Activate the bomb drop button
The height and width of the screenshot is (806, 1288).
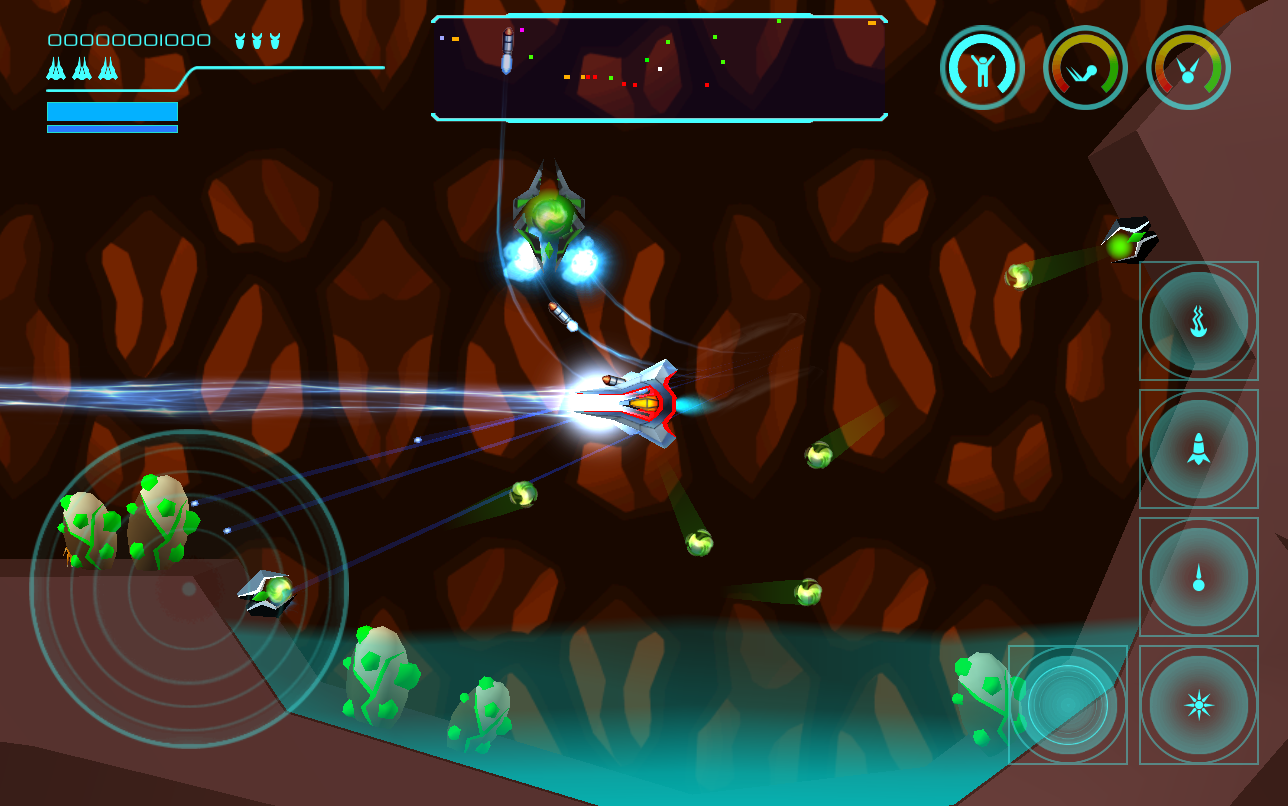[x=1198, y=577]
